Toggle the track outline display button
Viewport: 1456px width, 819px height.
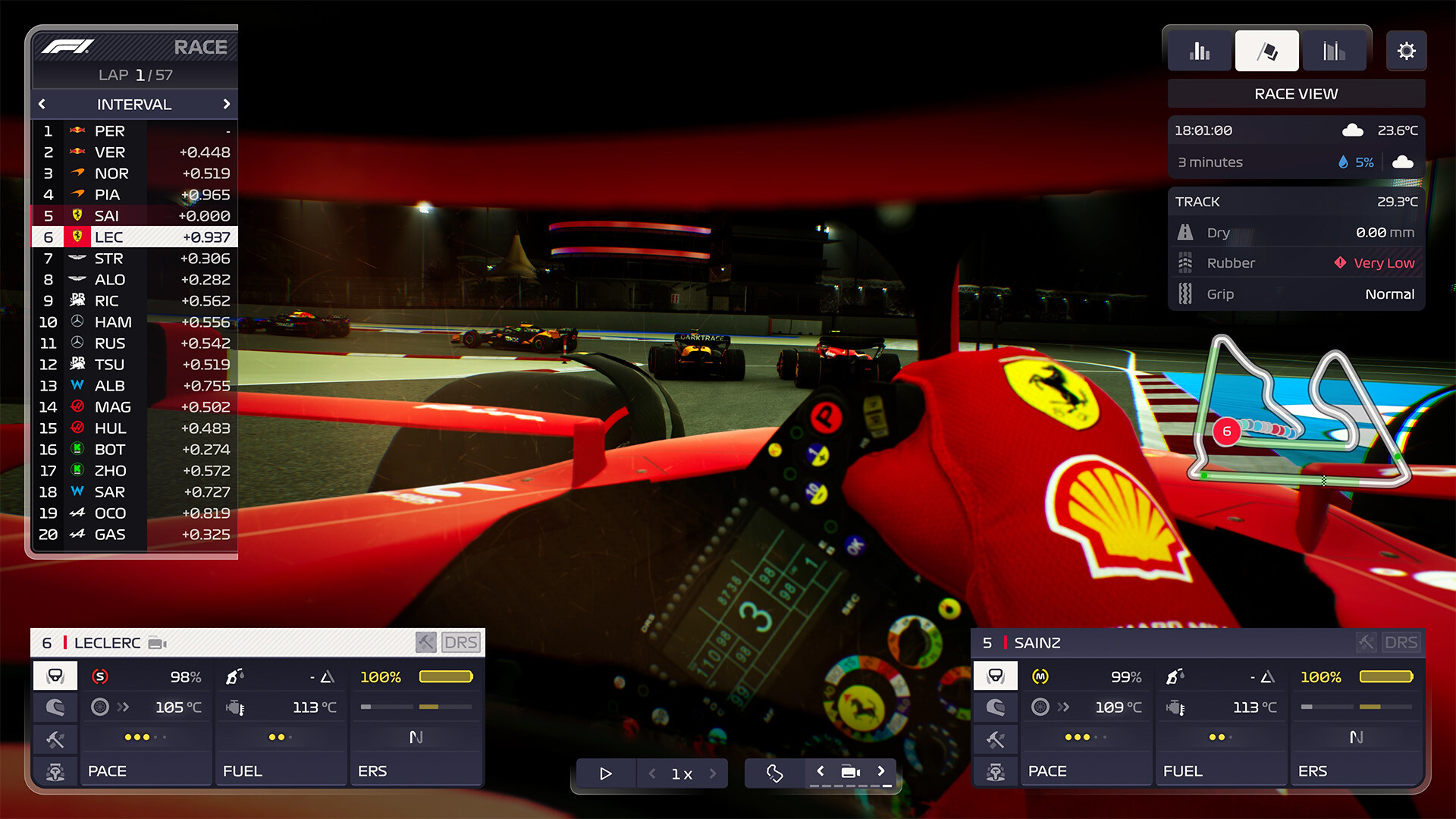[773, 773]
